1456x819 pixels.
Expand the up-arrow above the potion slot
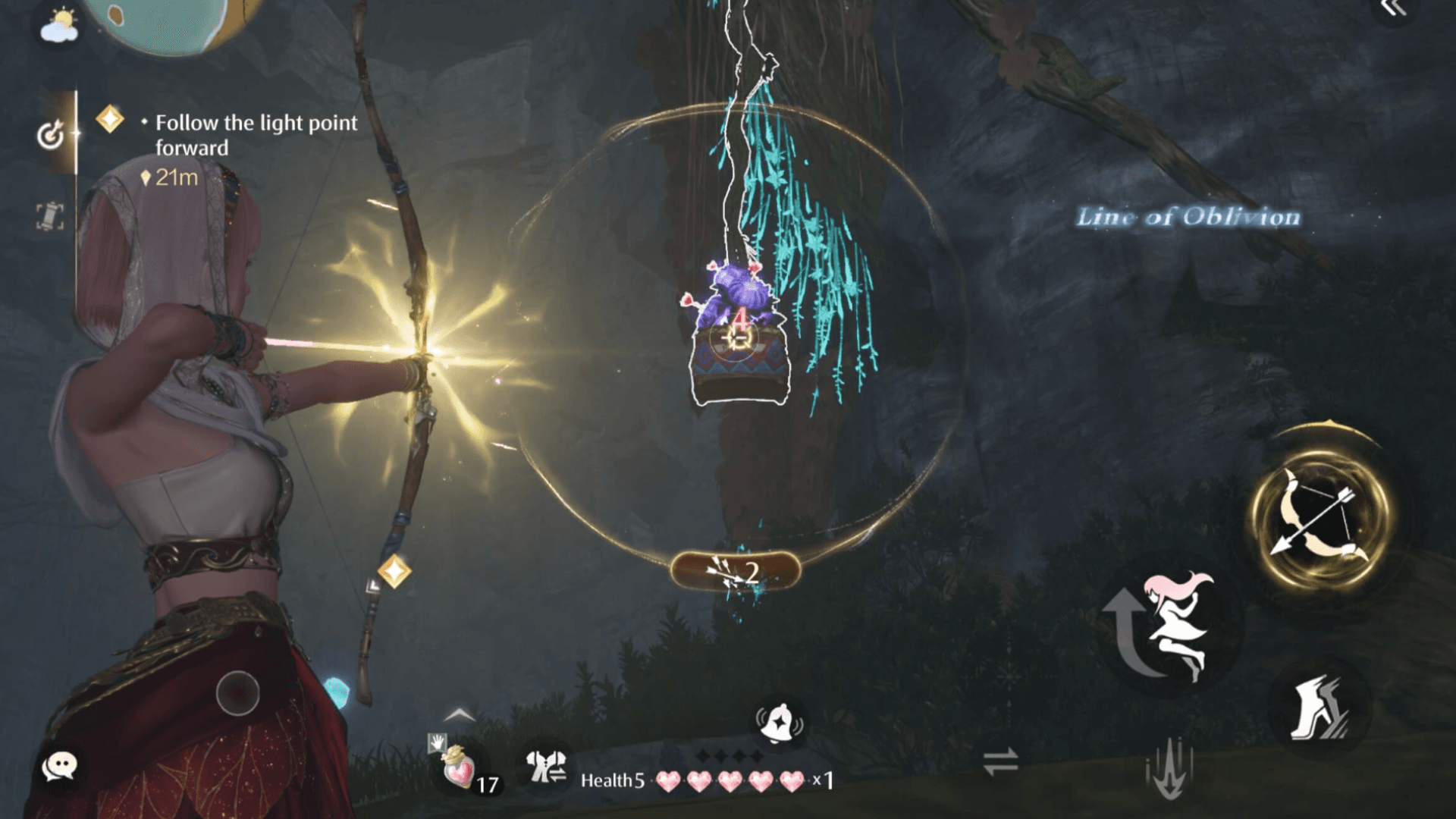click(x=460, y=715)
